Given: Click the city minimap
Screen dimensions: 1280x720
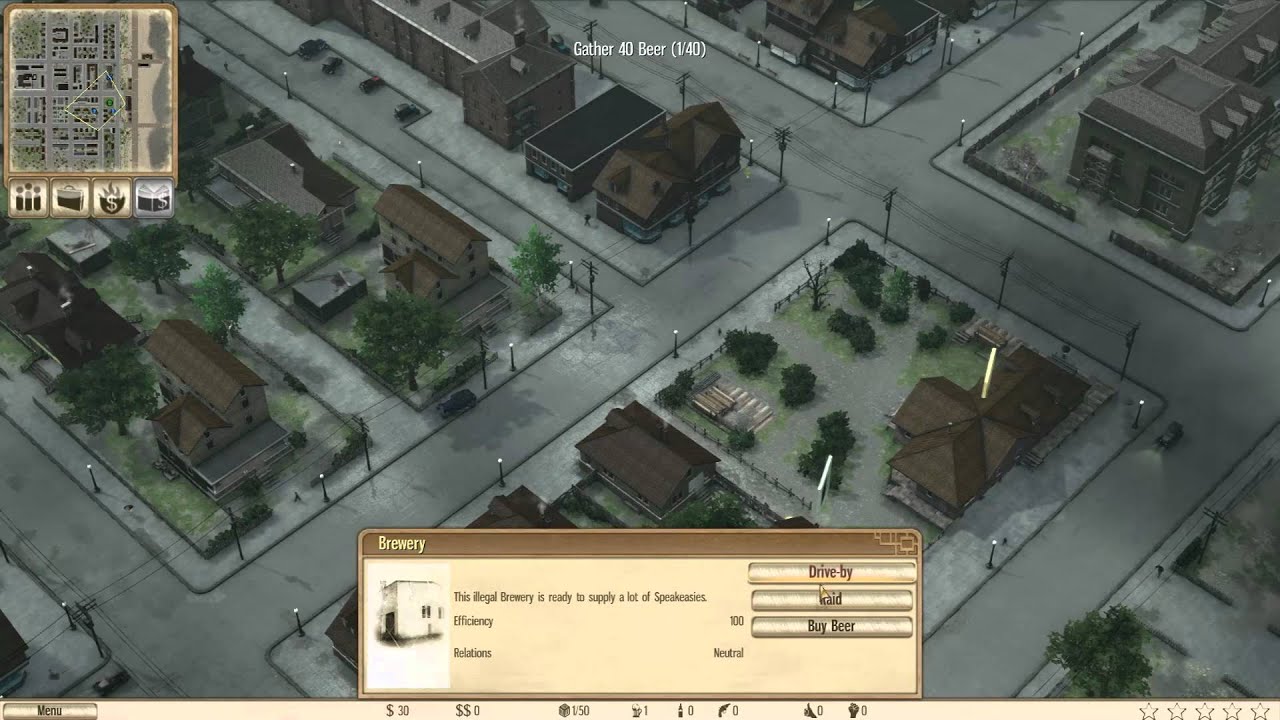Looking at the screenshot, I should [91, 89].
